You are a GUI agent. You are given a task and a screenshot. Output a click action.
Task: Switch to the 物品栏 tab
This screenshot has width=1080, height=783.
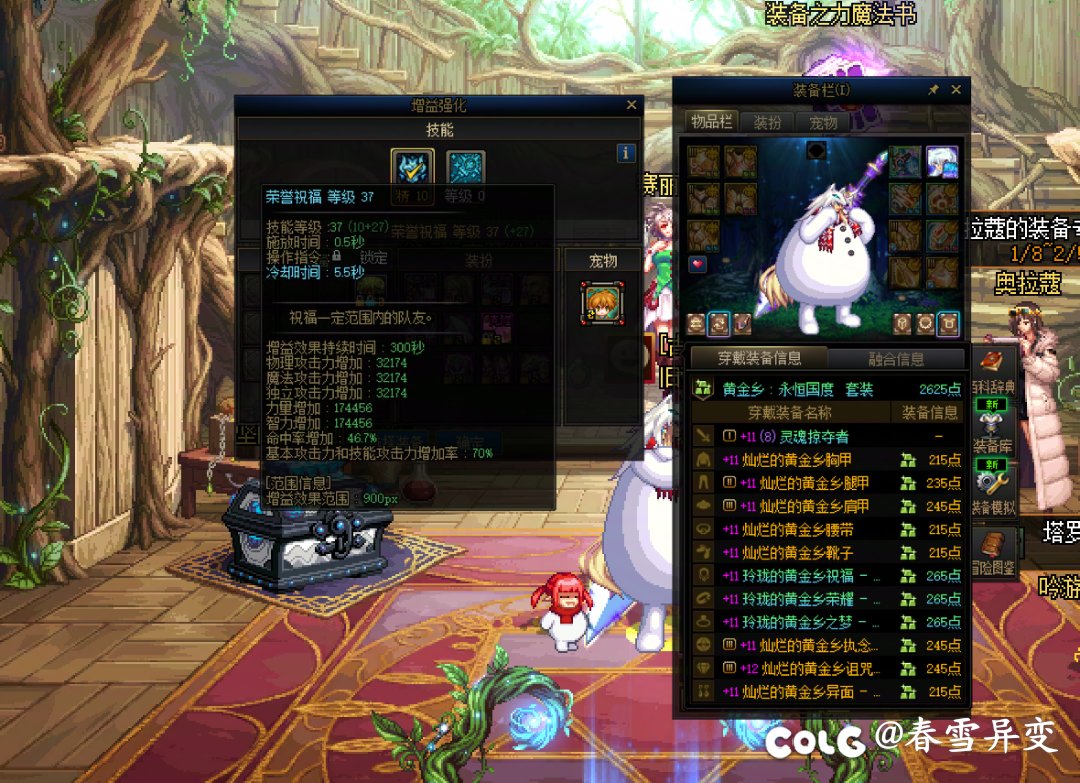click(x=712, y=122)
